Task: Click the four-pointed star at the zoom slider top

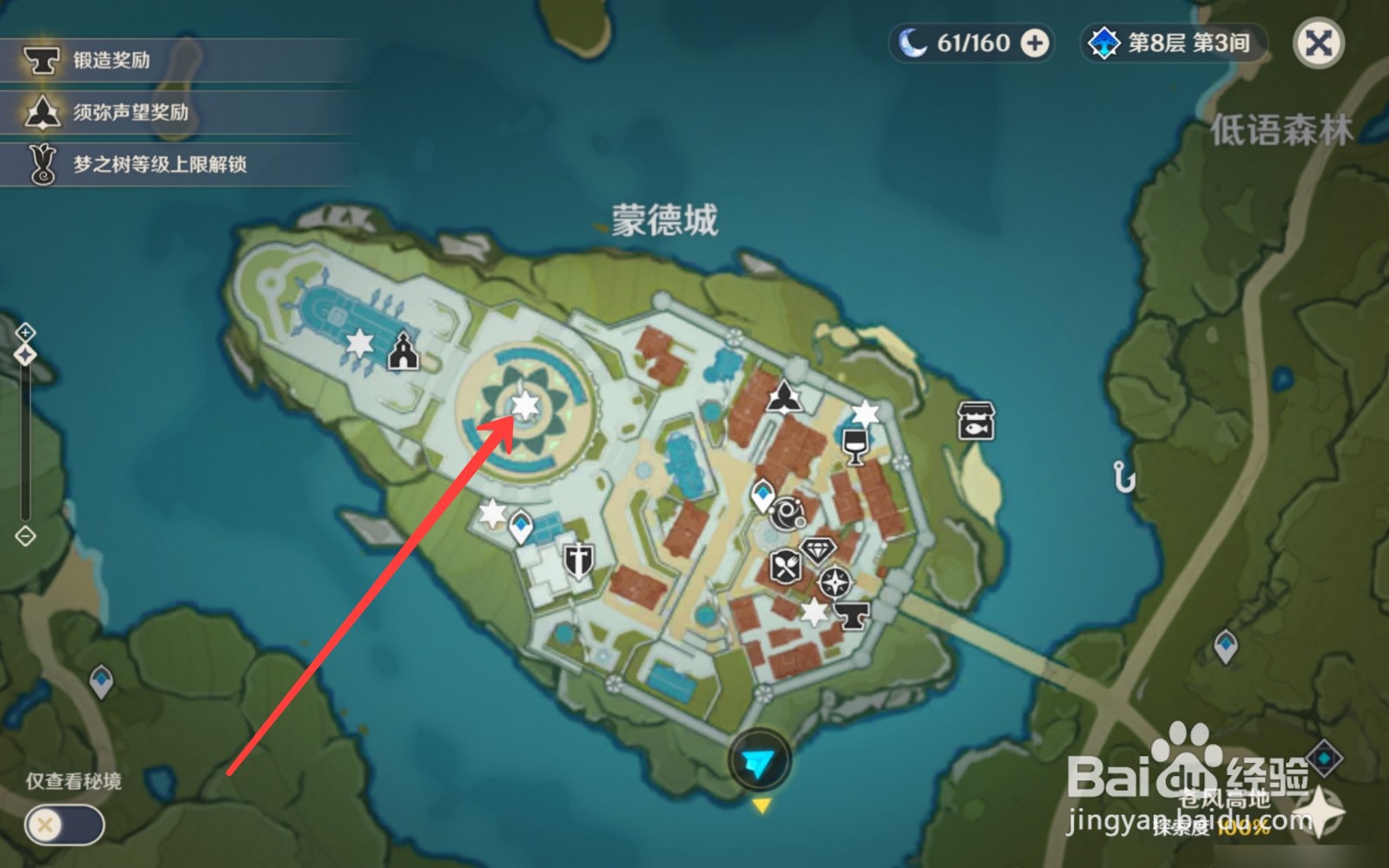Action: point(26,352)
